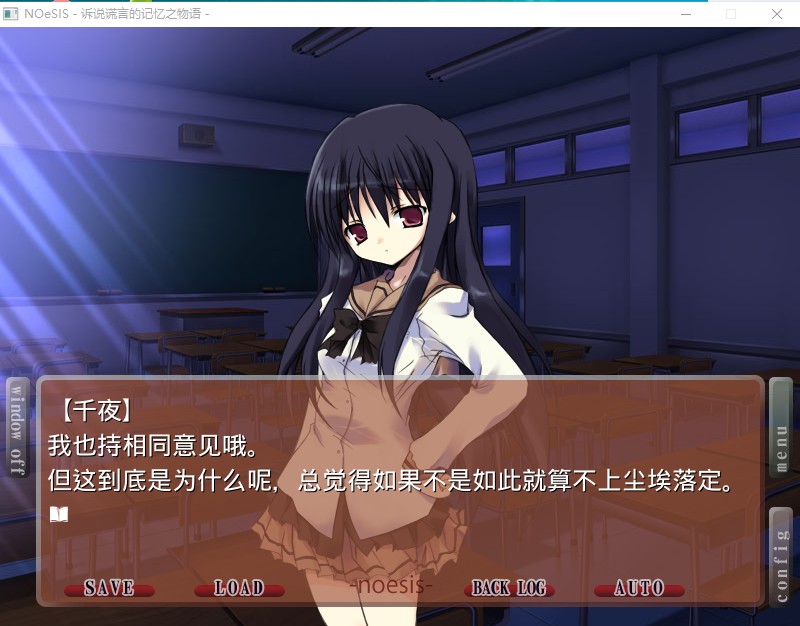The image size is (800, 626).
Task: Open the config side tab
Action: (x=781, y=556)
